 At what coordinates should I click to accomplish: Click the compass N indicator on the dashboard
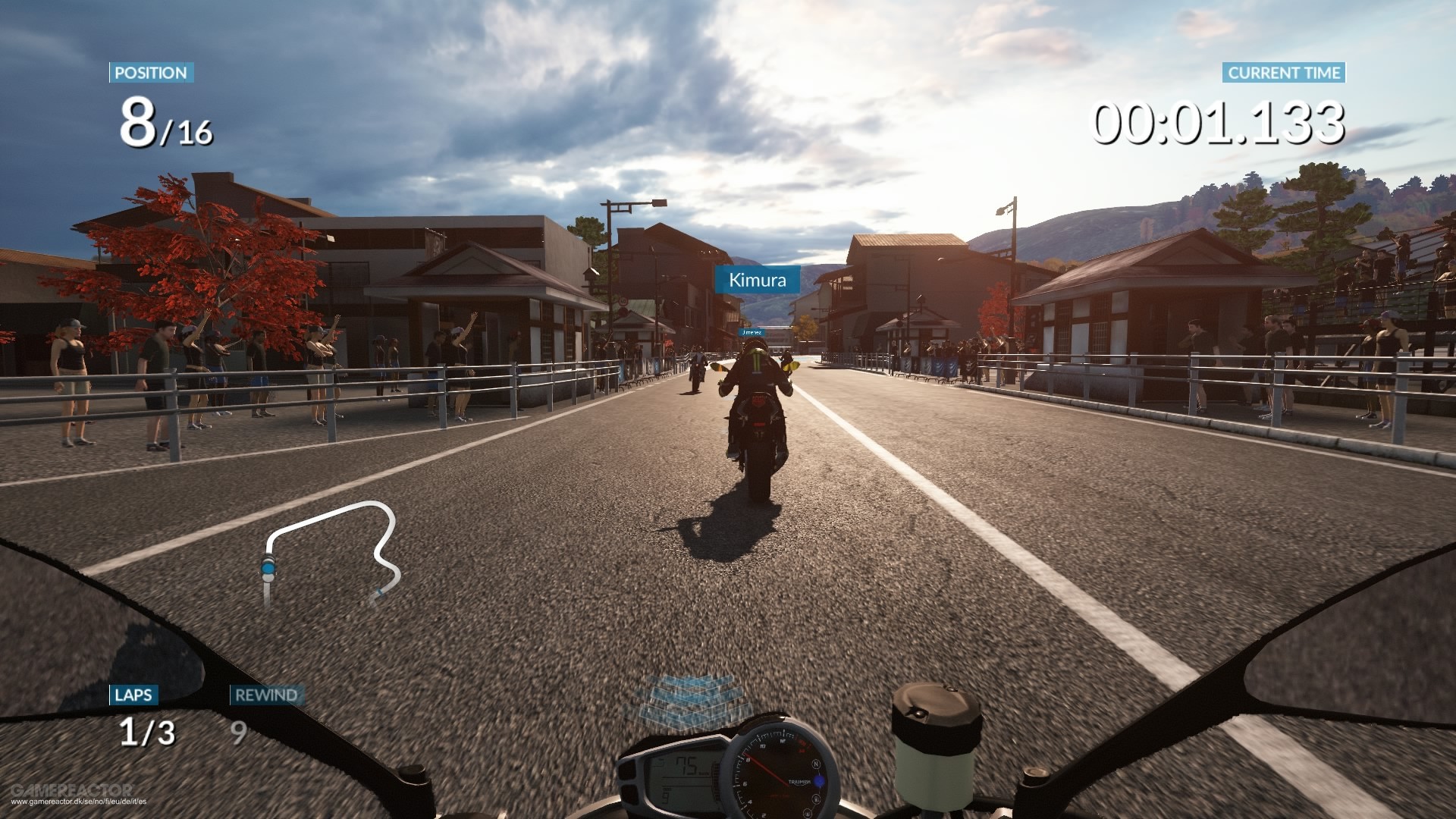click(816, 764)
